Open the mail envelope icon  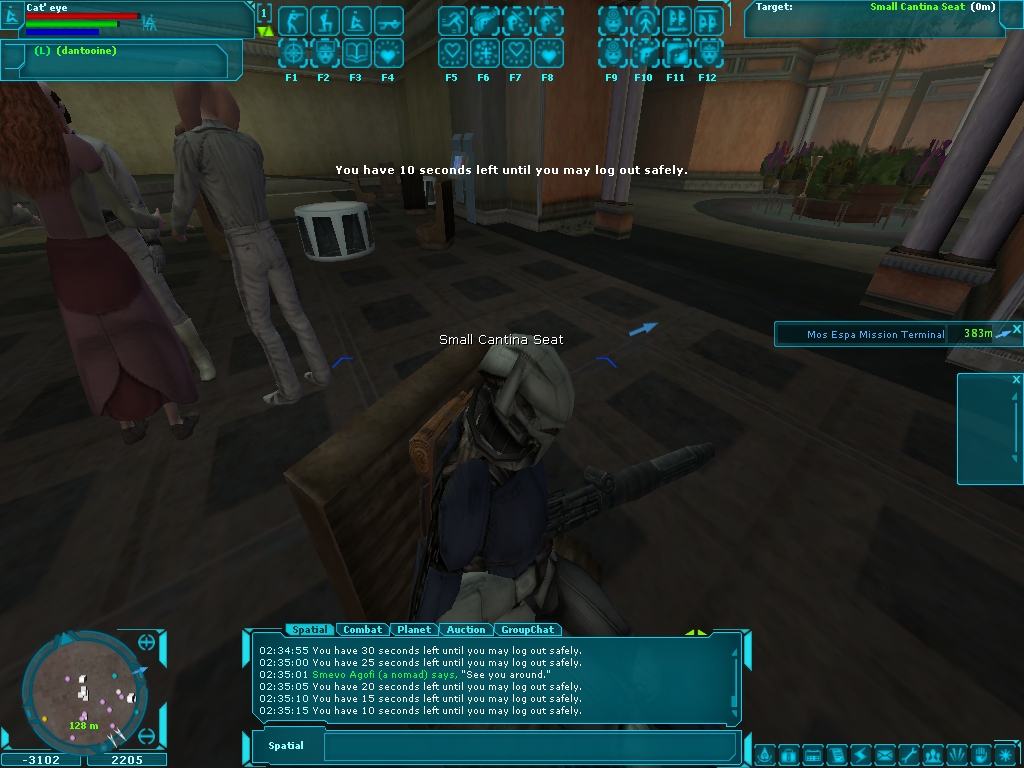coord(884,755)
